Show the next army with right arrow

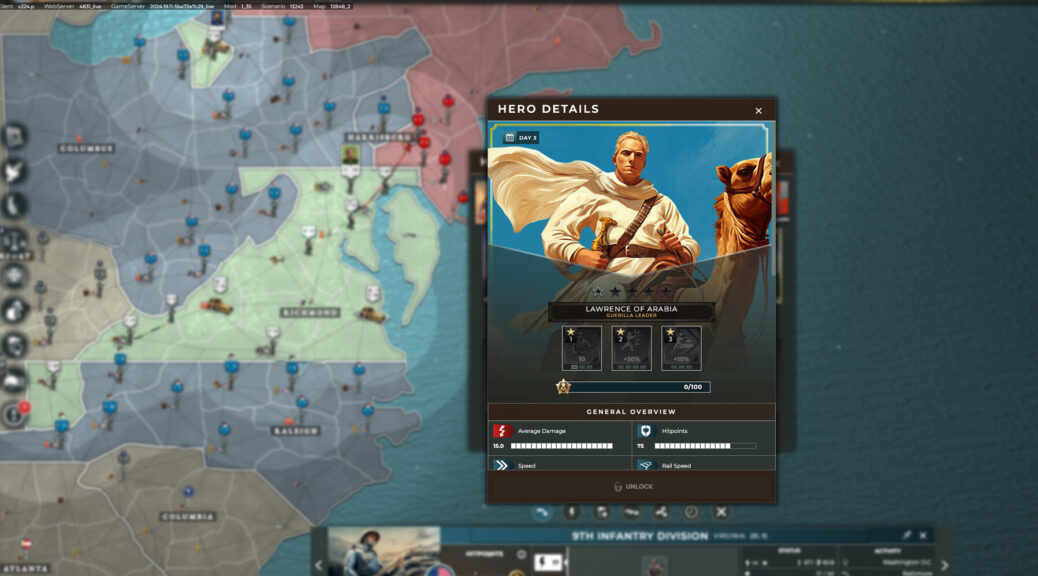click(x=944, y=566)
